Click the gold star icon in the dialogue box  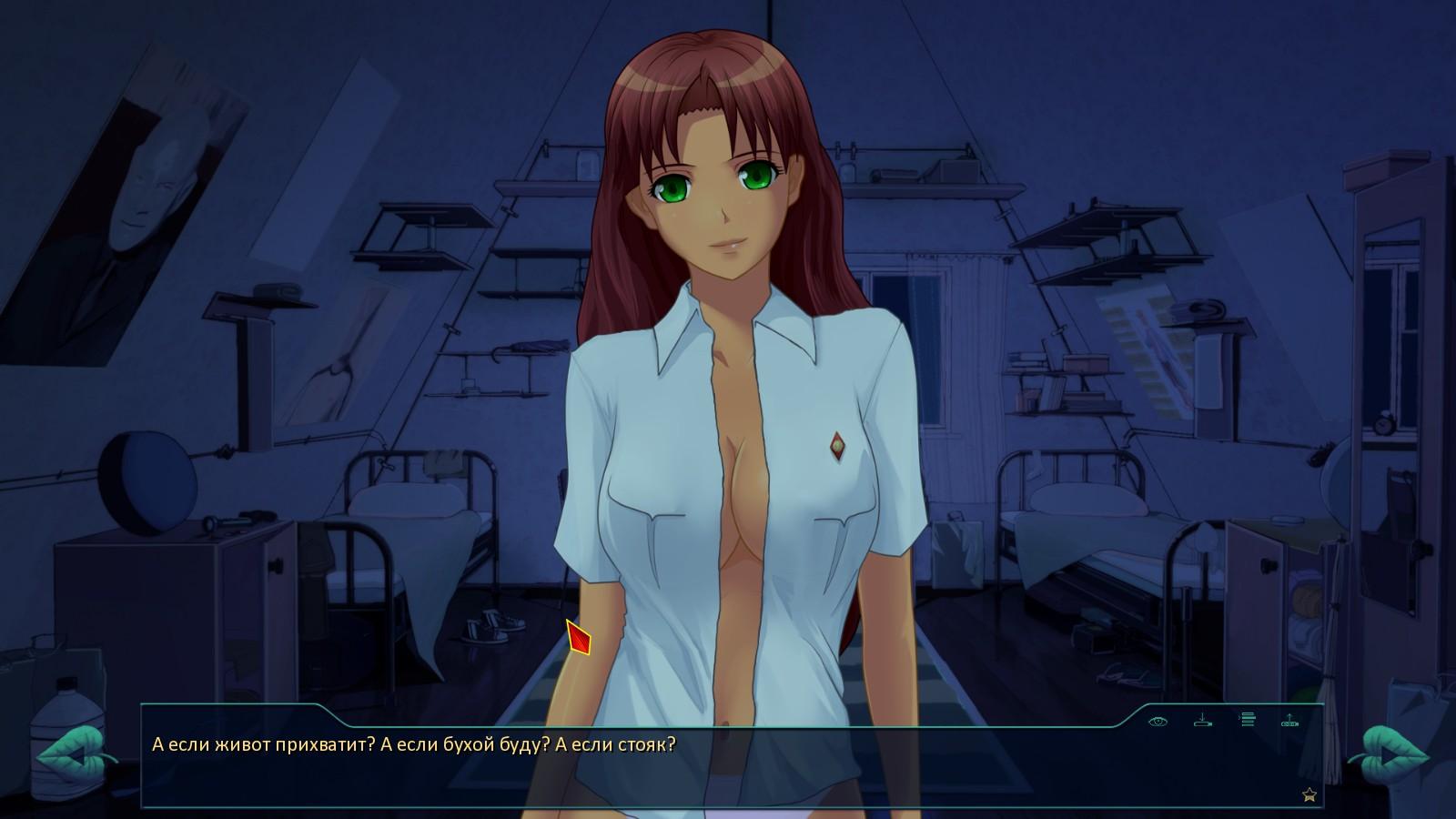point(1309,794)
